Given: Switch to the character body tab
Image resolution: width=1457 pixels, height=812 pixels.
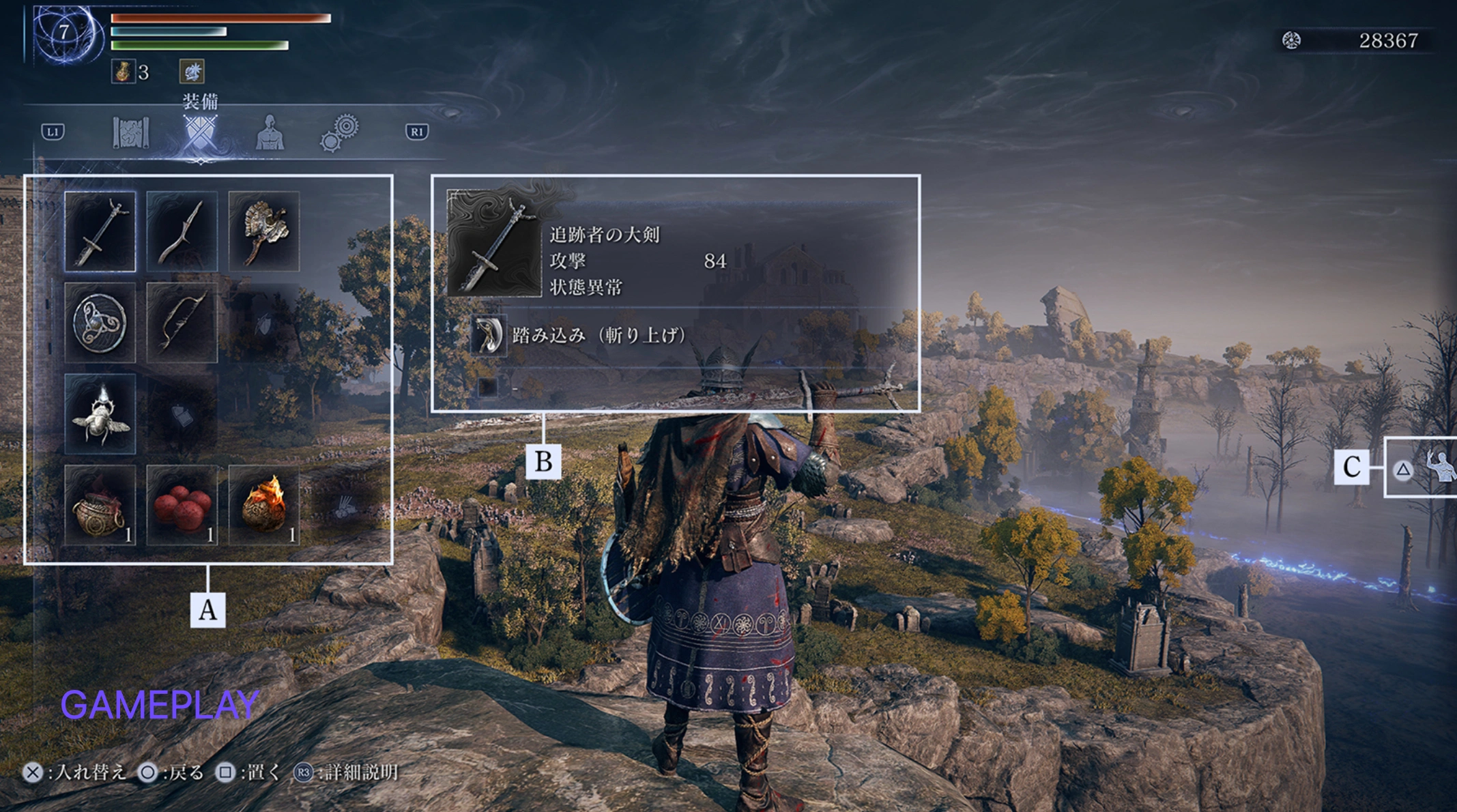Looking at the screenshot, I should tap(270, 132).
